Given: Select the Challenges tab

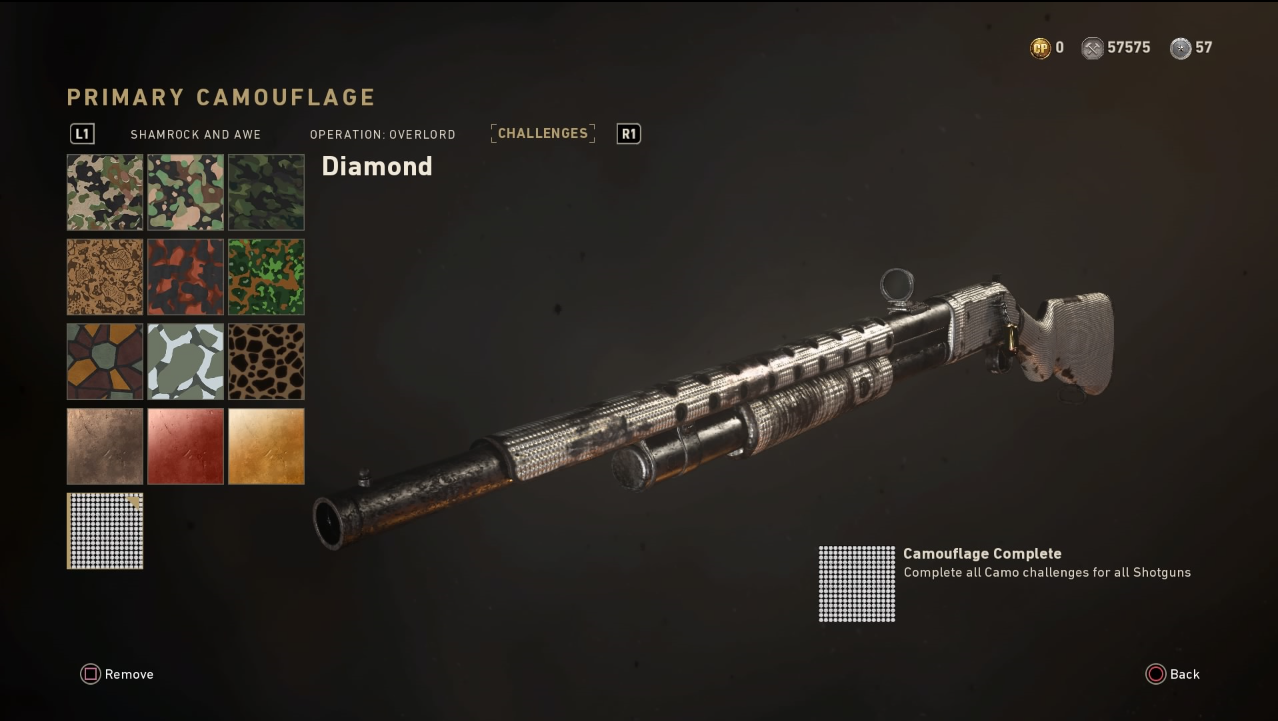Looking at the screenshot, I should pyautogui.click(x=543, y=133).
